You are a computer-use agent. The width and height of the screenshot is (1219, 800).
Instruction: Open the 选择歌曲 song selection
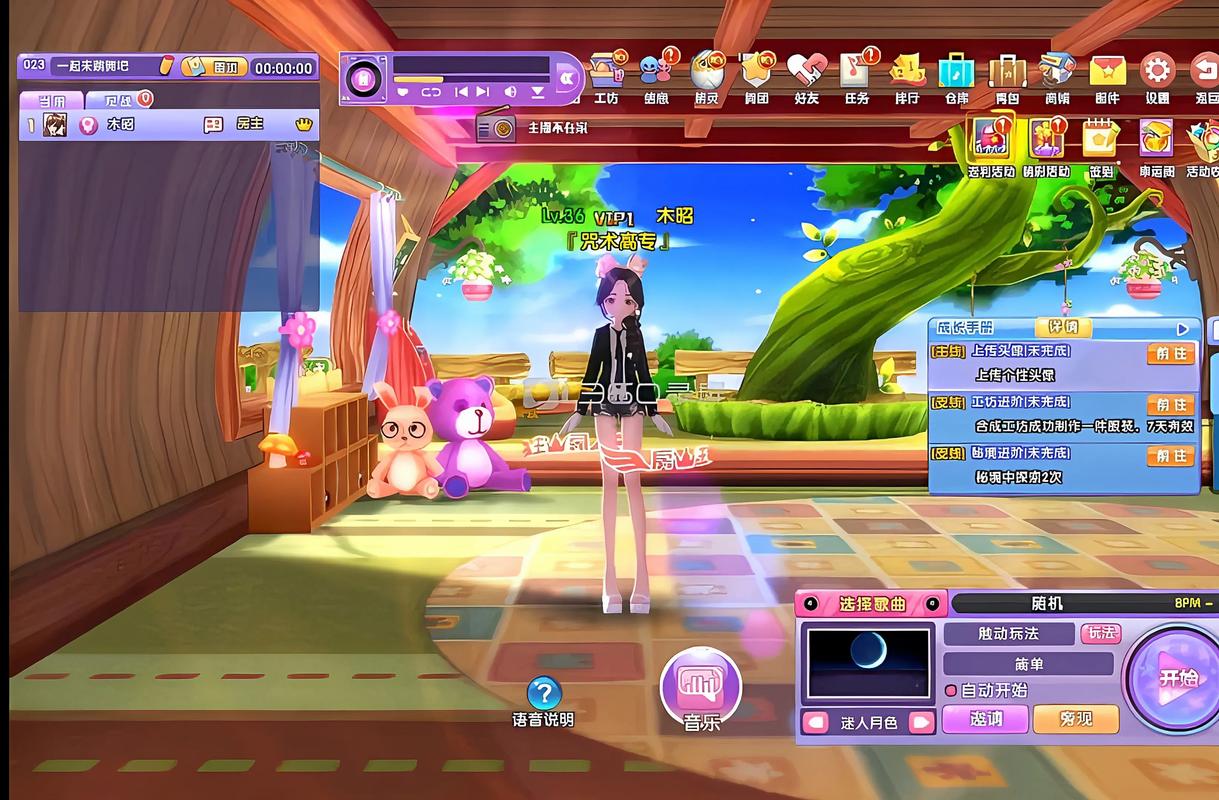pyautogui.click(x=871, y=604)
